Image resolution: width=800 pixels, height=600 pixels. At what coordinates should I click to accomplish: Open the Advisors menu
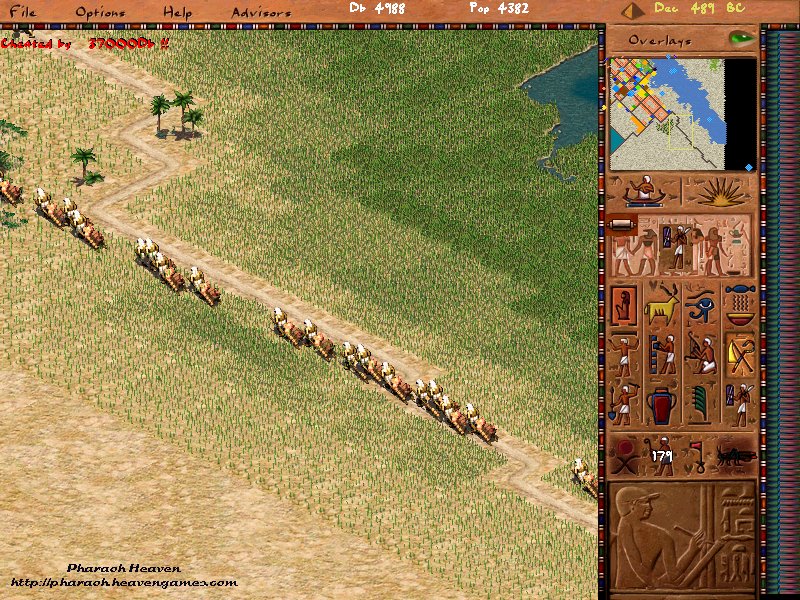pos(261,12)
